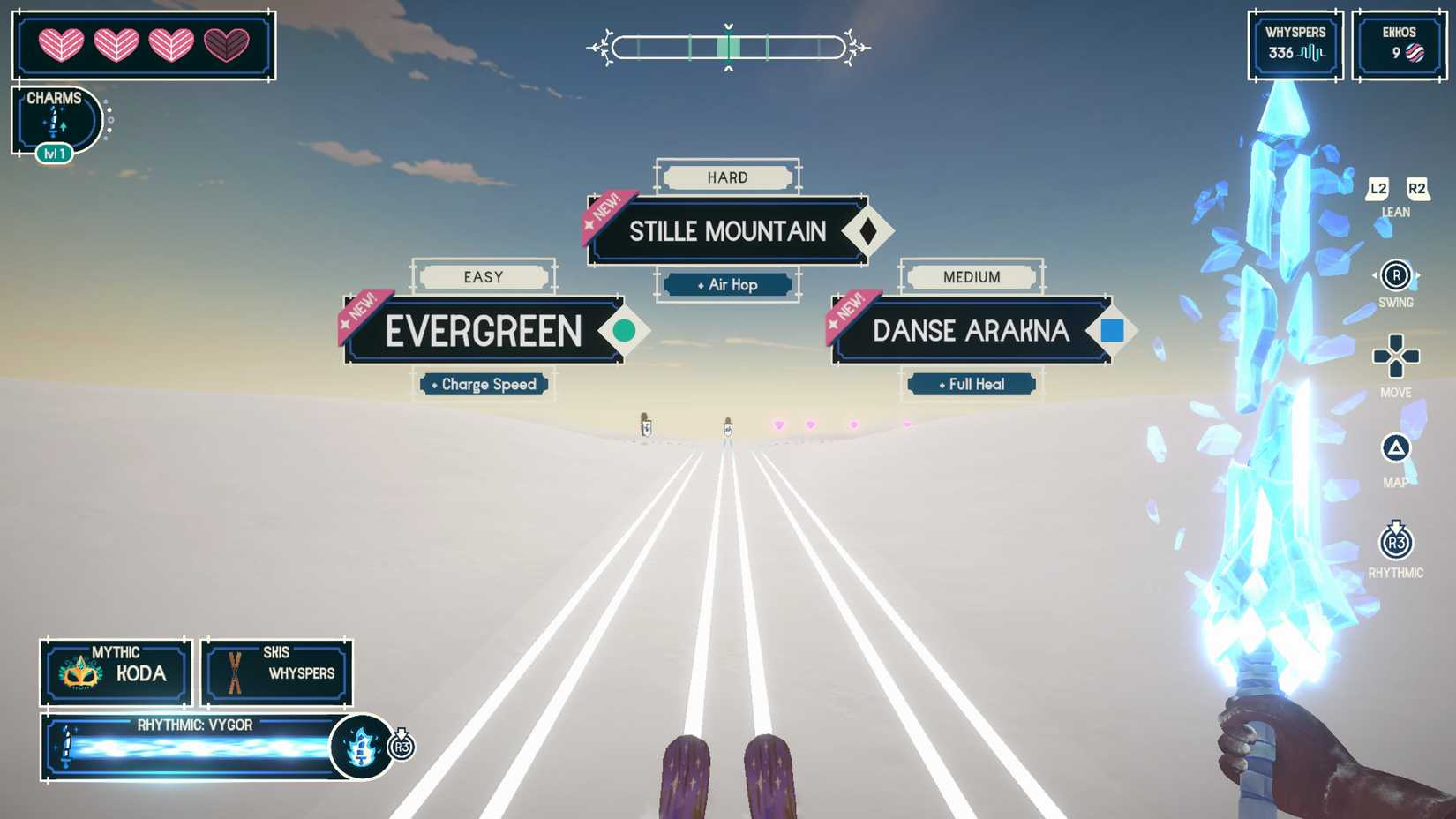1456x819 pixels.
Task: Expand the HARD difficulty header above Stille Mountain
Action: [x=727, y=177]
